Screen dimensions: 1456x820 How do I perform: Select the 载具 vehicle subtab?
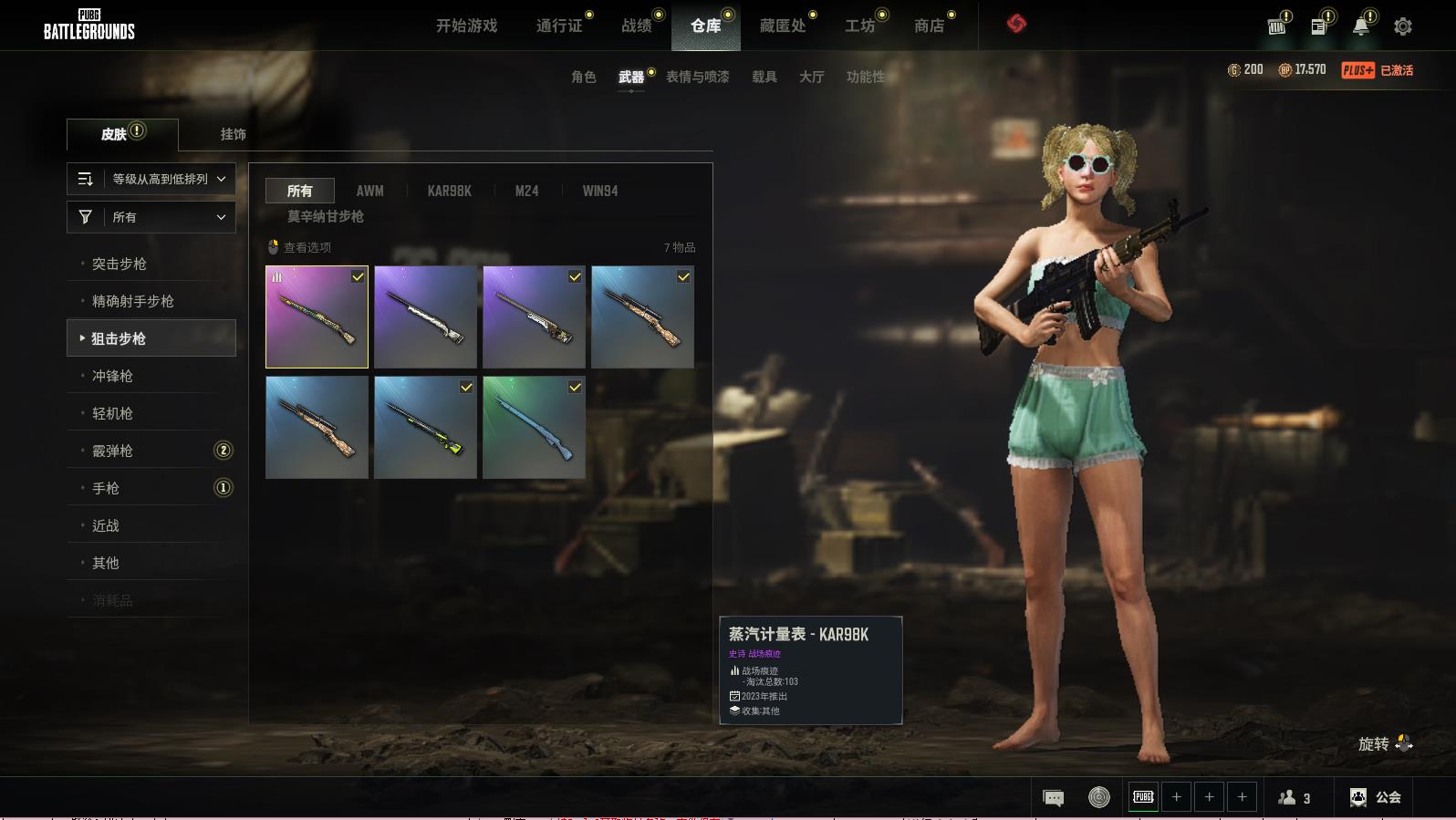click(764, 77)
